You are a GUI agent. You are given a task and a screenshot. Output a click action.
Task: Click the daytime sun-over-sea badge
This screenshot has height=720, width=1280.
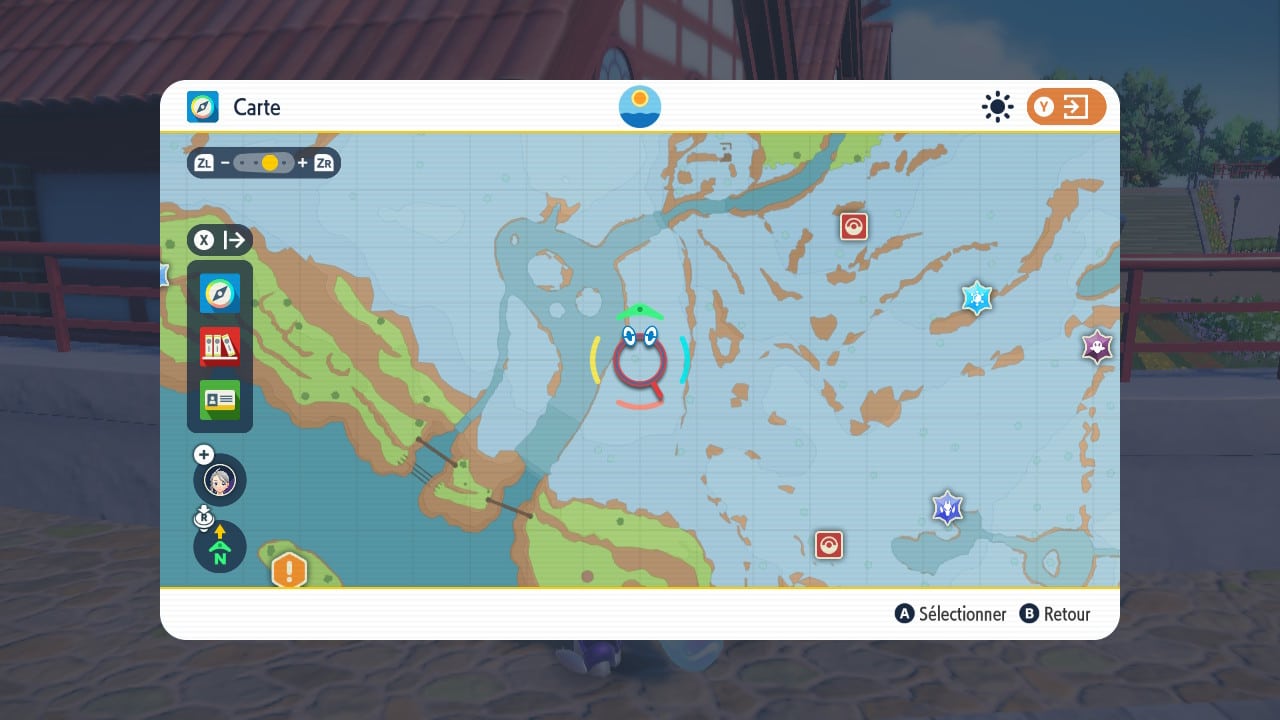pos(640,107)
